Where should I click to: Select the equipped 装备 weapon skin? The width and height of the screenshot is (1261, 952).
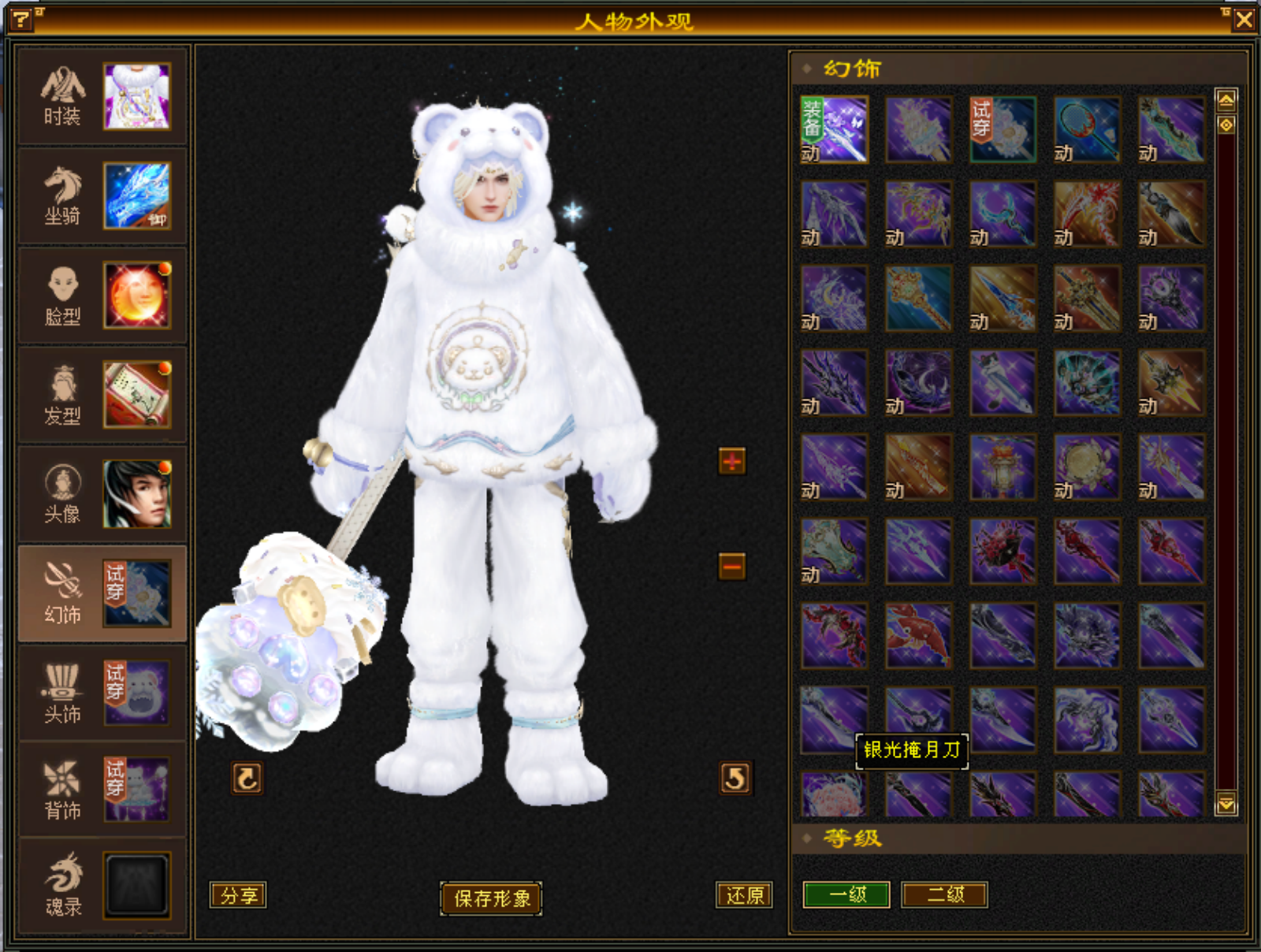835,130
